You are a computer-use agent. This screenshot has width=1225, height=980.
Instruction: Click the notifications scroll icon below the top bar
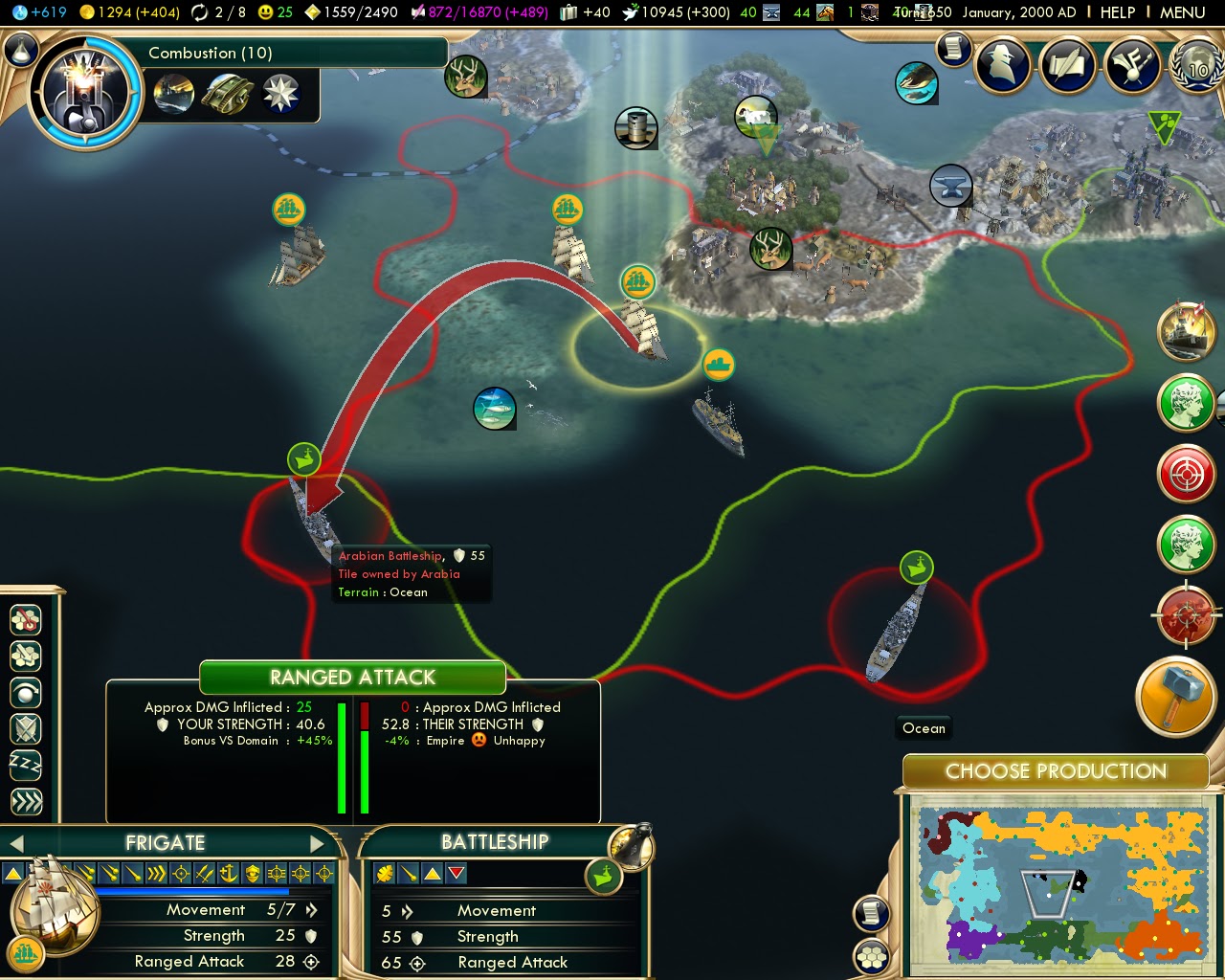953,48
